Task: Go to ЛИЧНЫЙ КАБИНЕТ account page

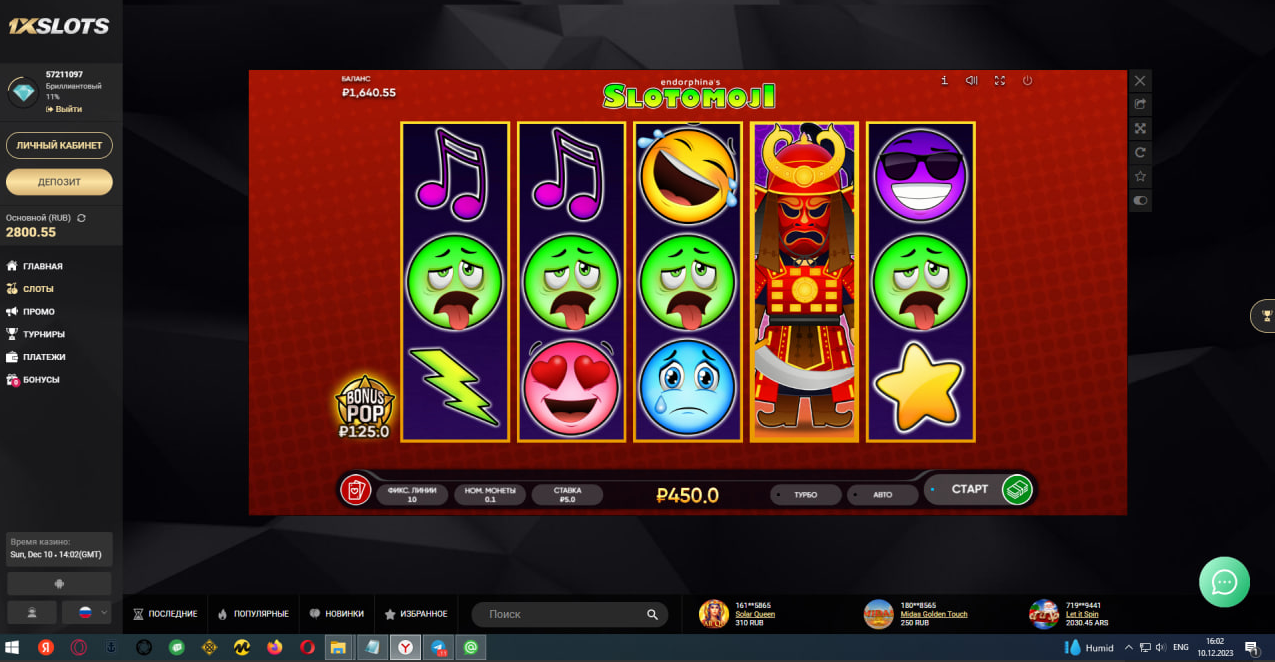Action: pos(59,145)
